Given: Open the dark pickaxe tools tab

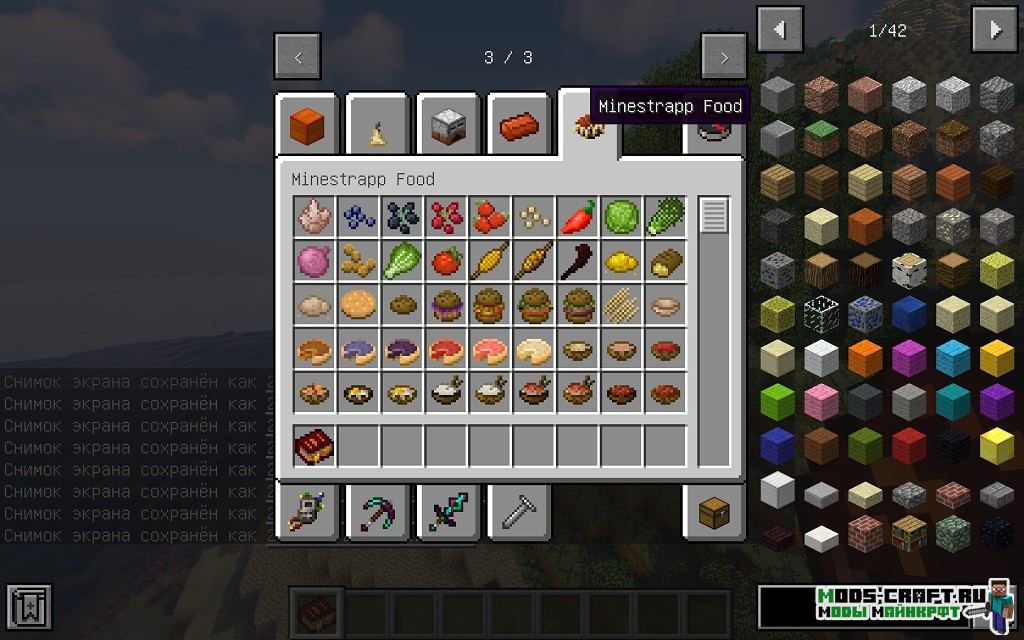Looking at the screenshot, I should (x=377, y=514).
